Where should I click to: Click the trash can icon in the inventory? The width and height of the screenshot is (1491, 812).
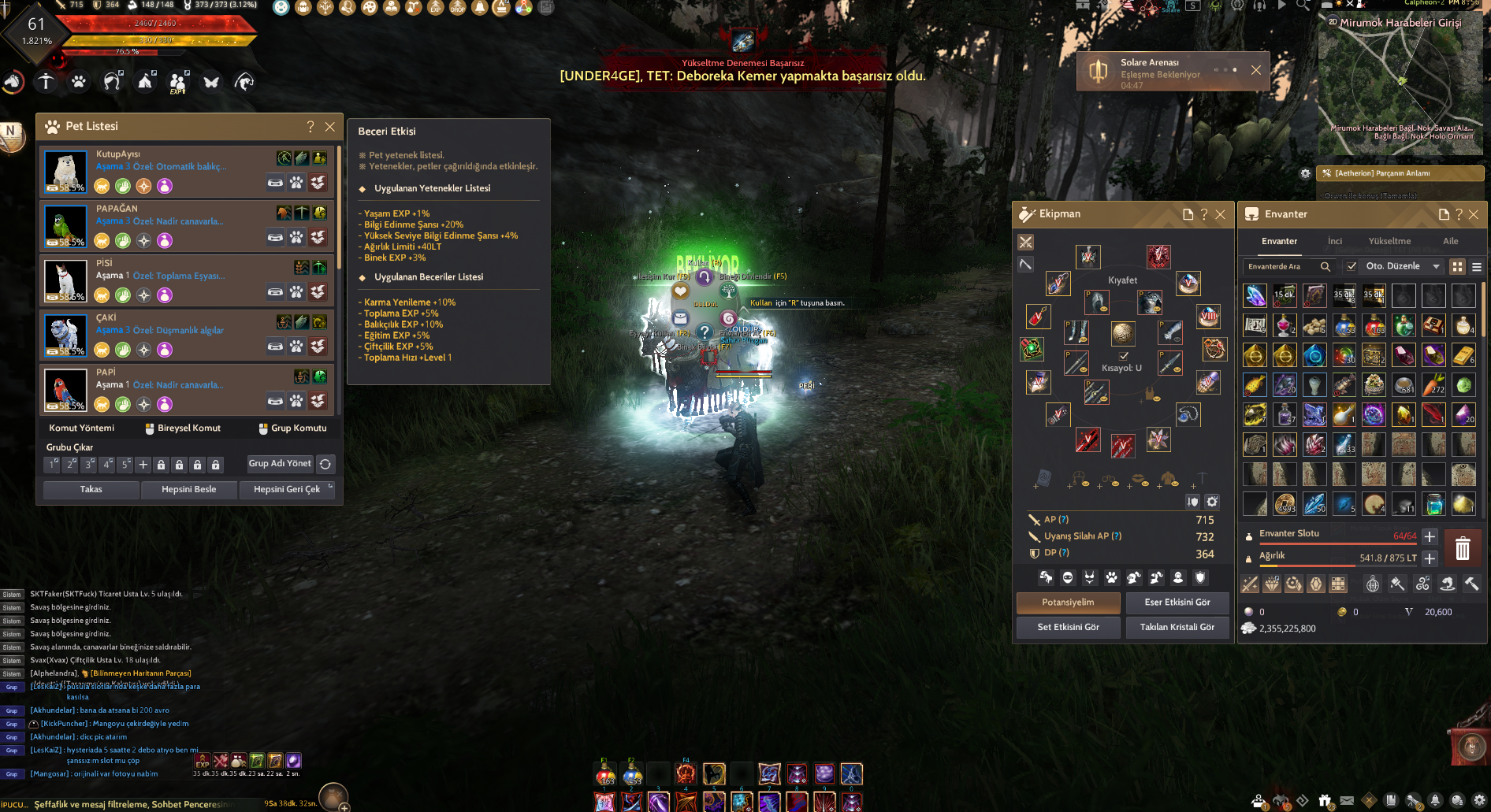1463,547
